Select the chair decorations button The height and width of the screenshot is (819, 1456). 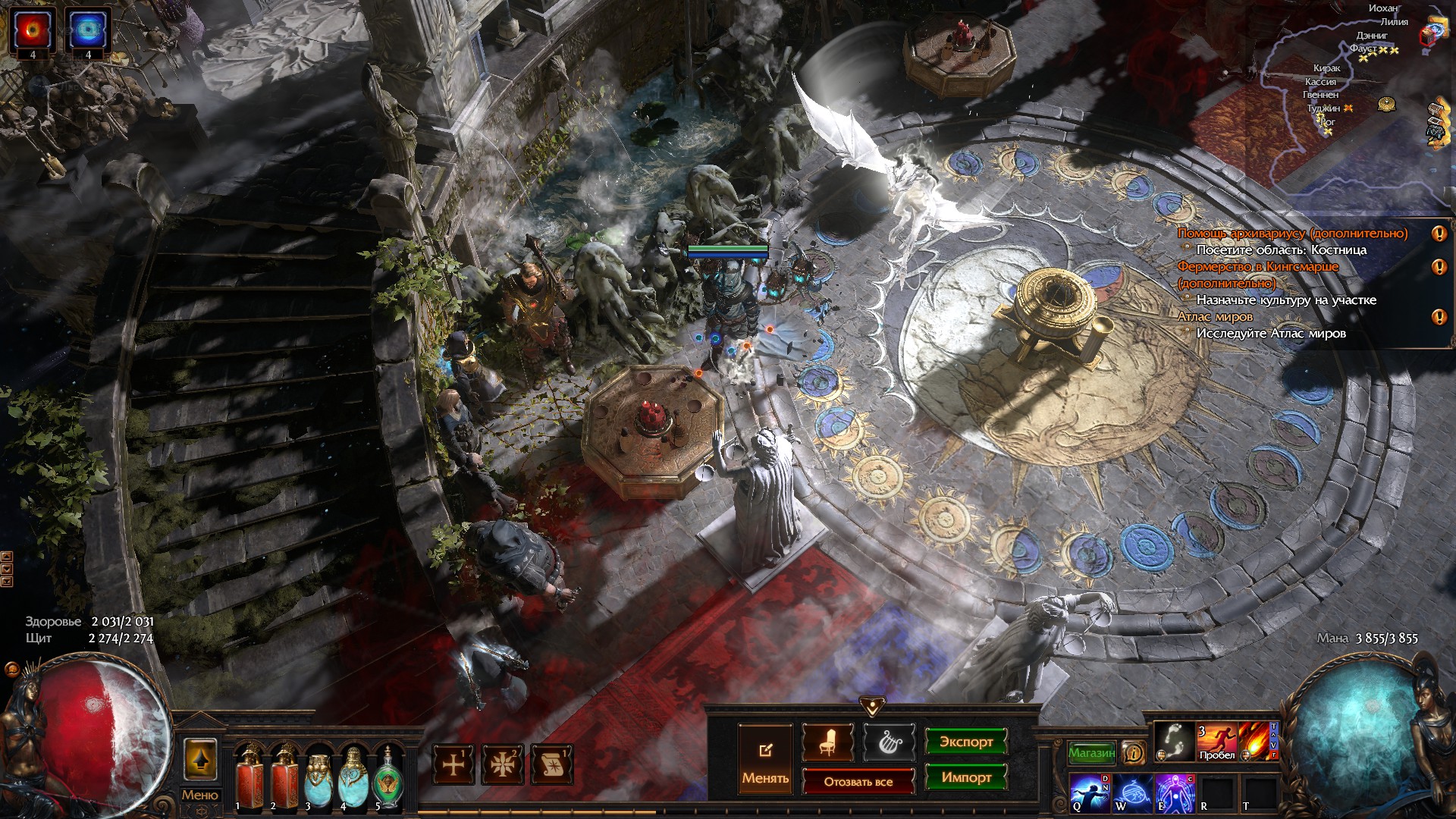[827, 742]
